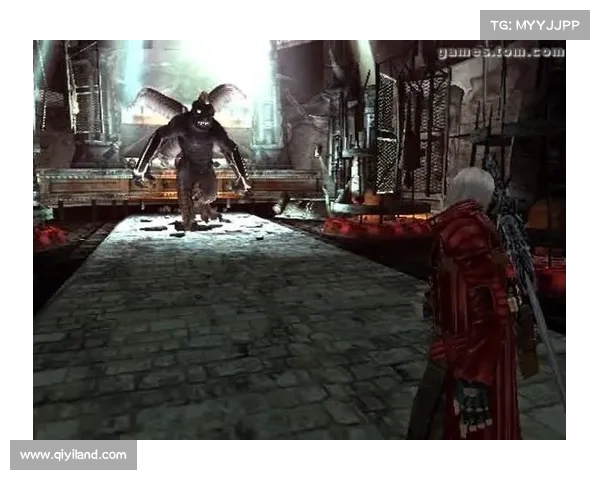This screenshot has height=480, width=600.
Task: Click the TG: MYYJJPP contact badge
Action: [535, 24]
